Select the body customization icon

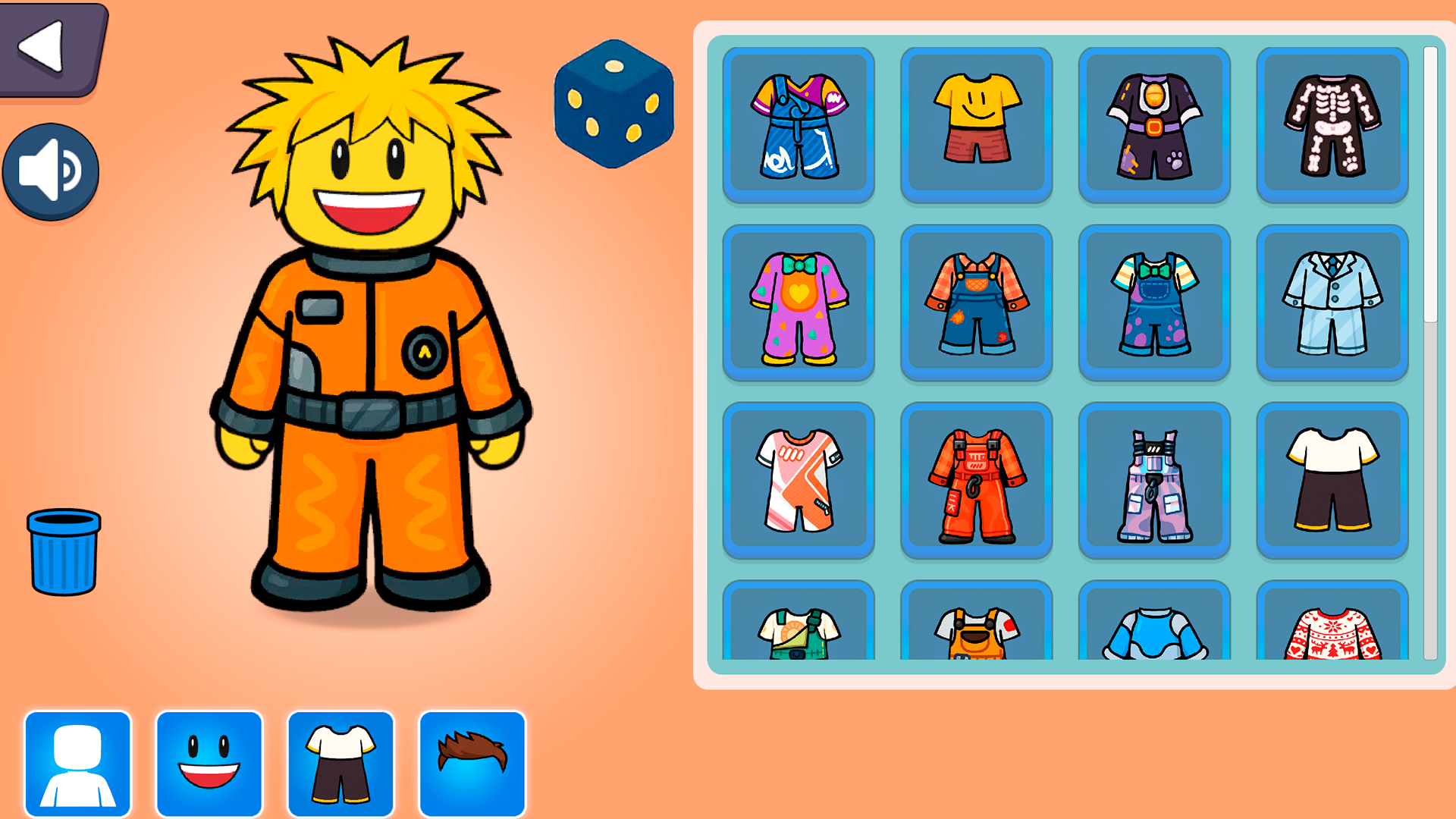click(x=78, y=762)
